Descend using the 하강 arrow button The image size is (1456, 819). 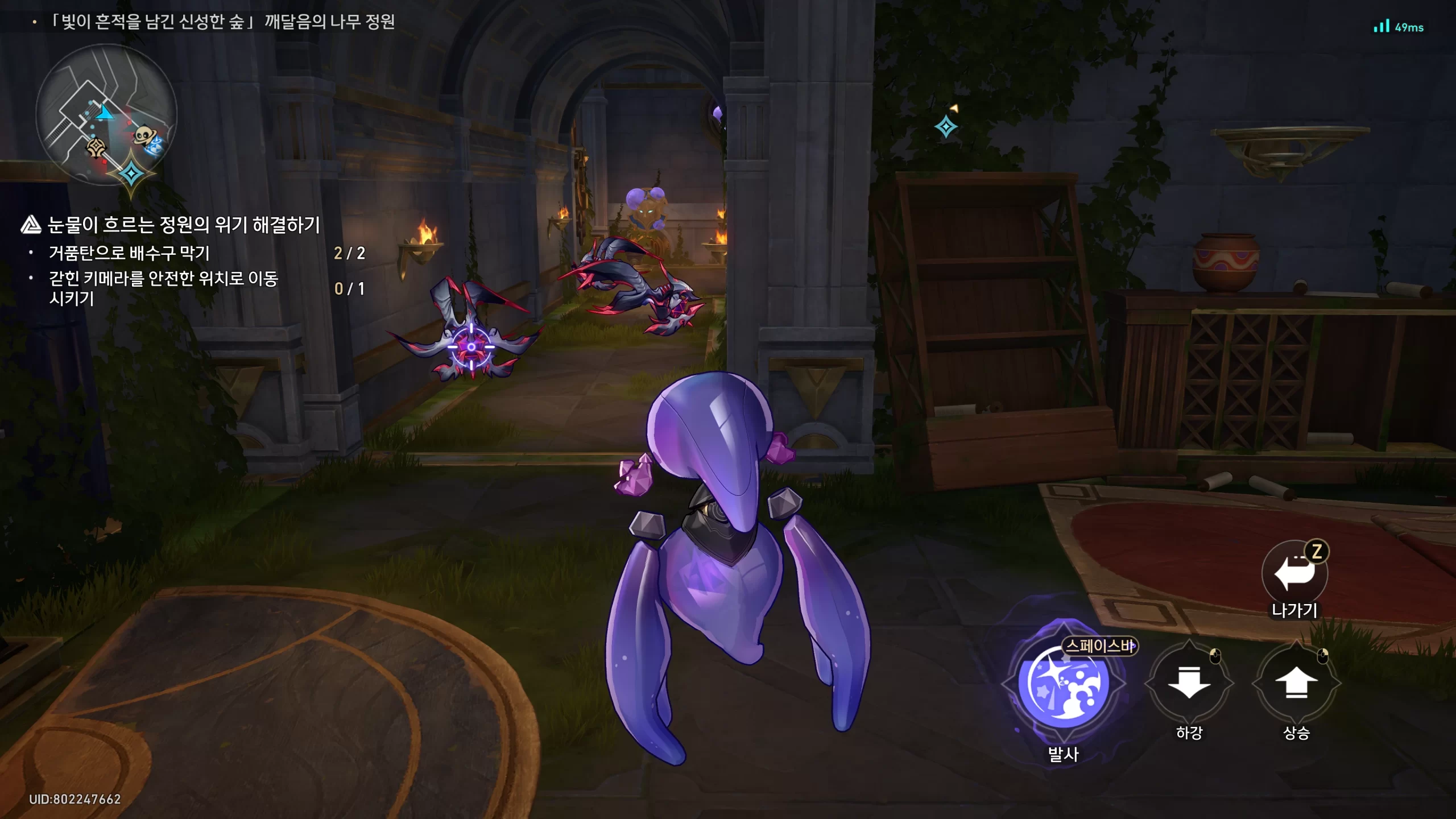click(x=1189, y=682)
